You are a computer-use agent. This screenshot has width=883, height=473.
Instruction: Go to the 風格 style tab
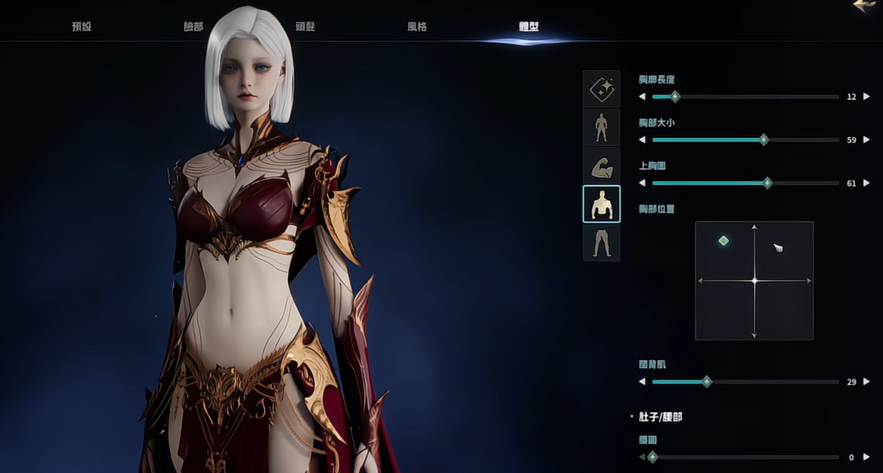click(x=416, y=27)
